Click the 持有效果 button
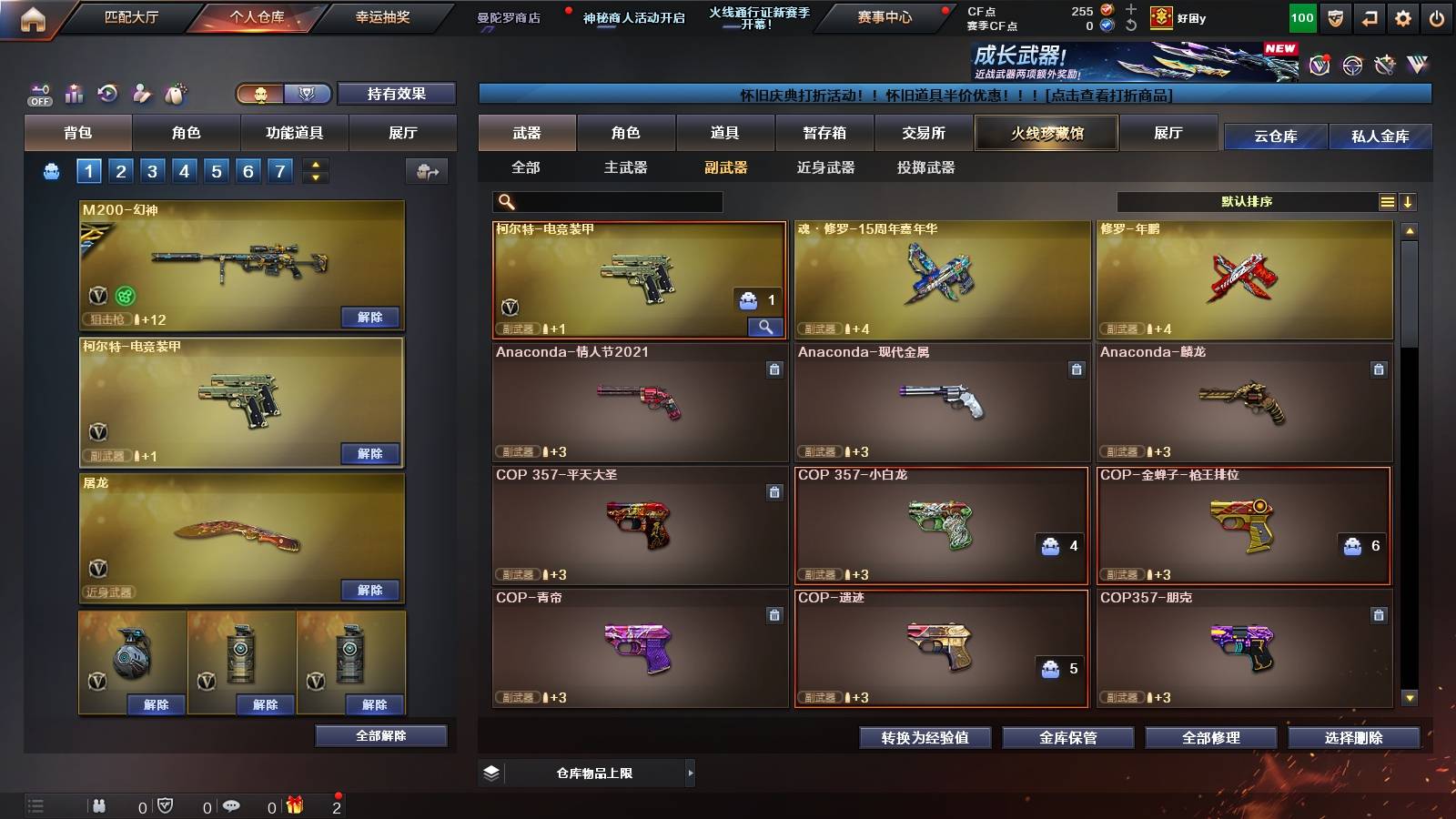Viewport: 1456px width, 819px height. 397,94
